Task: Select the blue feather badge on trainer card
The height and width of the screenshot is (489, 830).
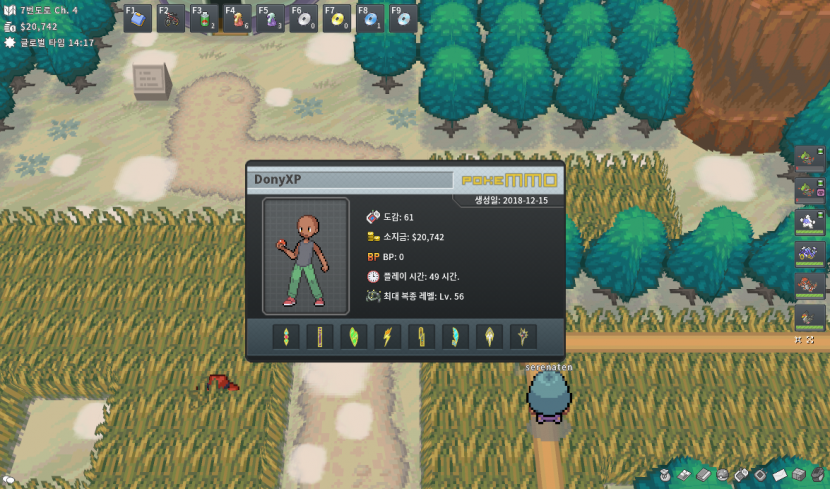Action: click(455, 336)
